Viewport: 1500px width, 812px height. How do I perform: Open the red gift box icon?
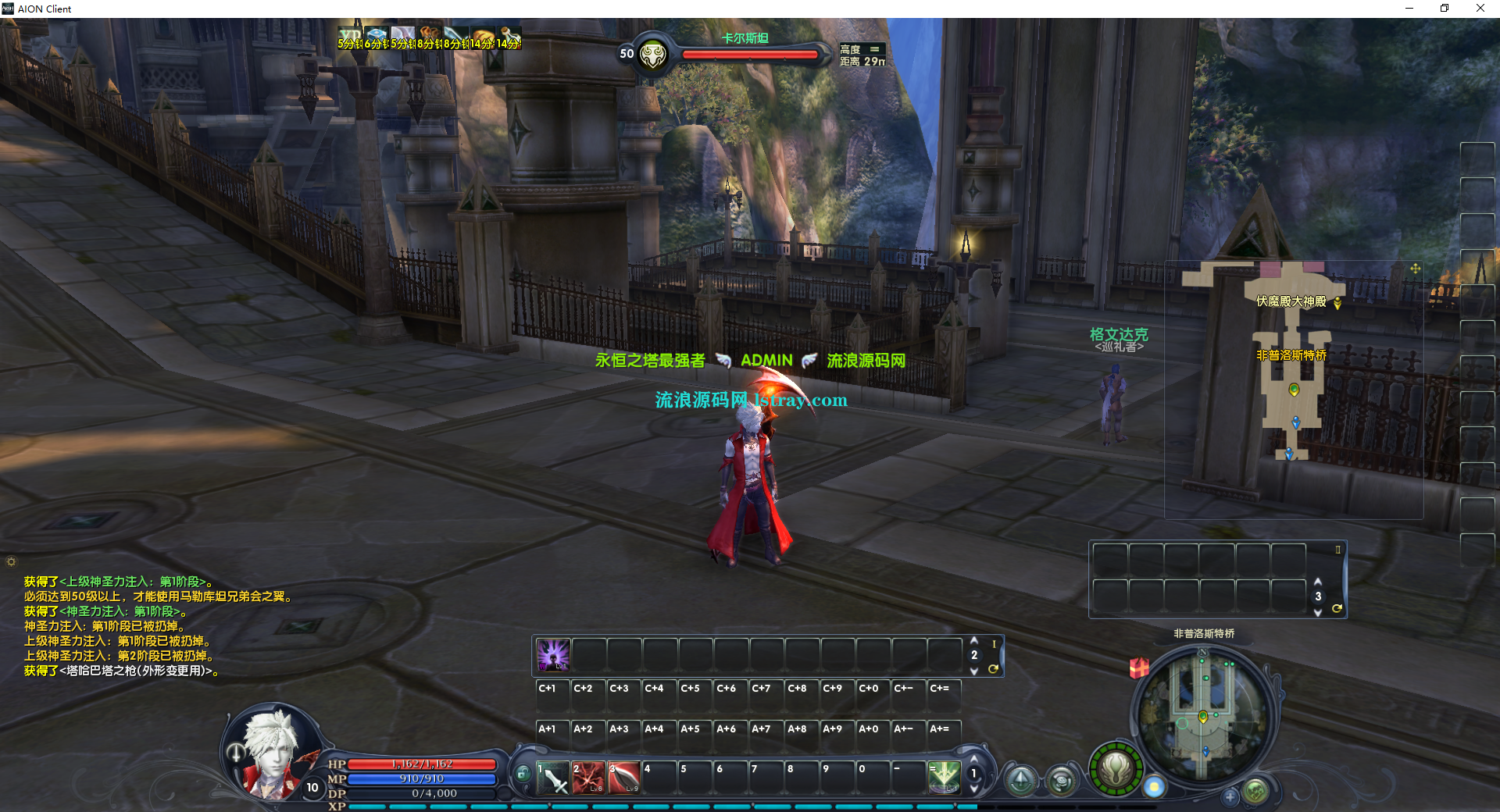(x=1139, y=668)
